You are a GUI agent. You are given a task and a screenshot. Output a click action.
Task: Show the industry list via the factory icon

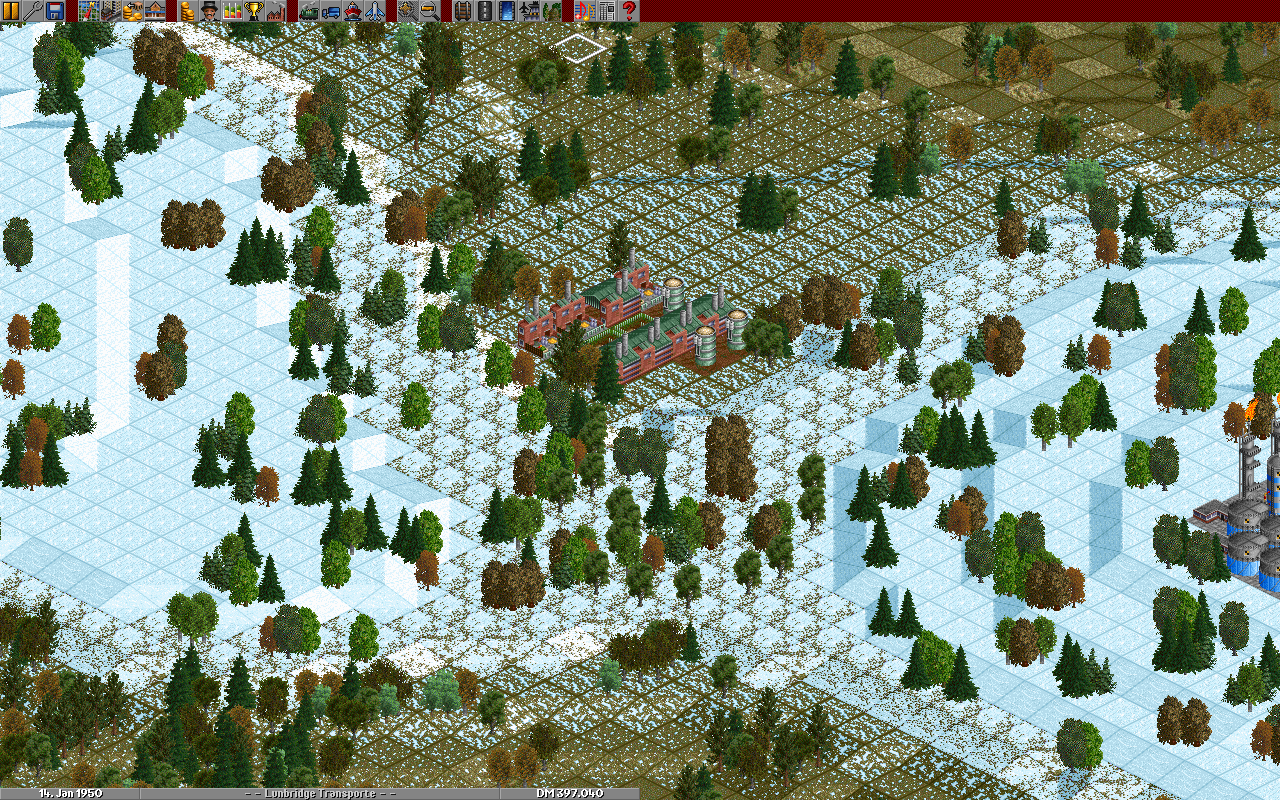(276, 11)
